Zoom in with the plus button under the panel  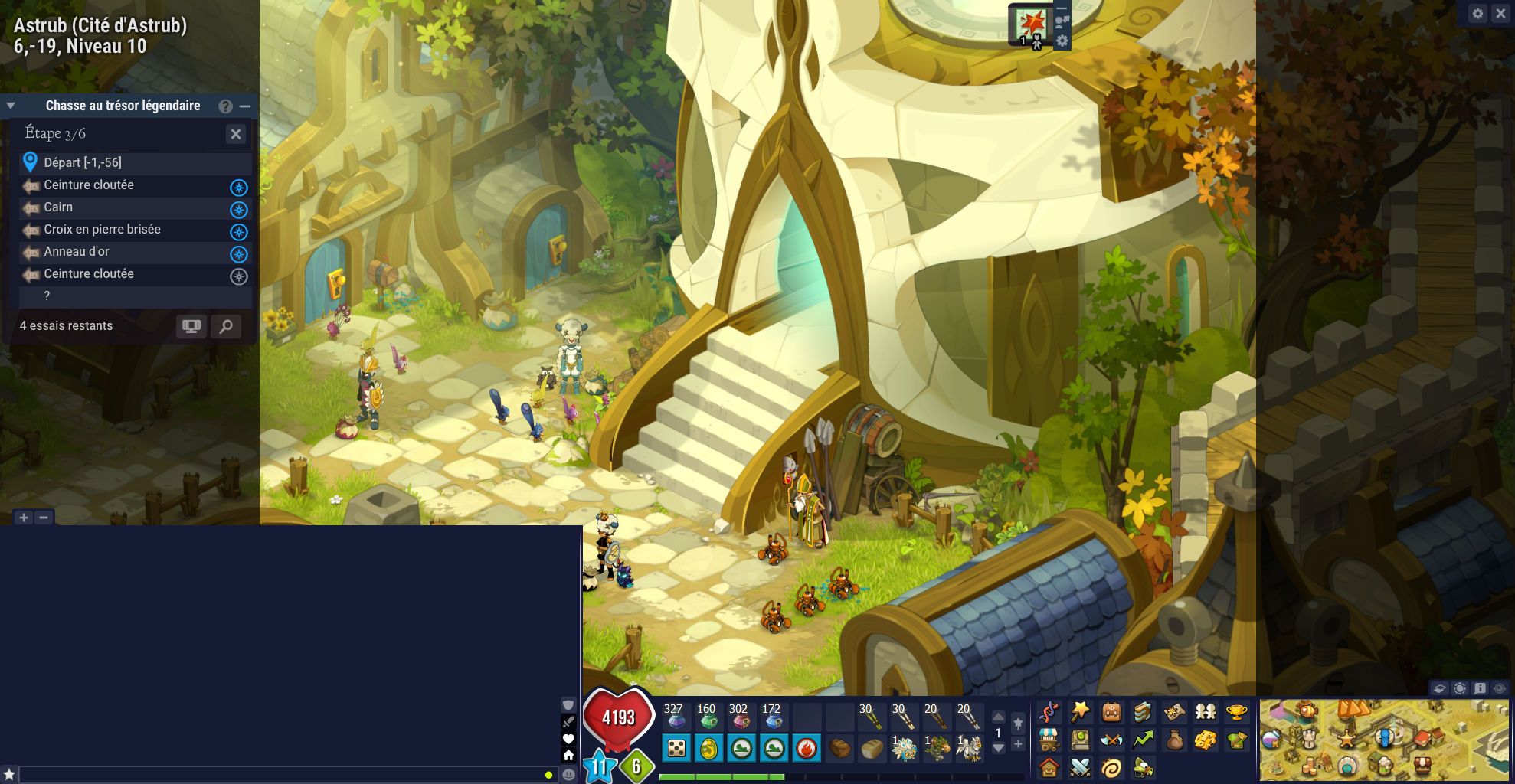pos(25,517)
